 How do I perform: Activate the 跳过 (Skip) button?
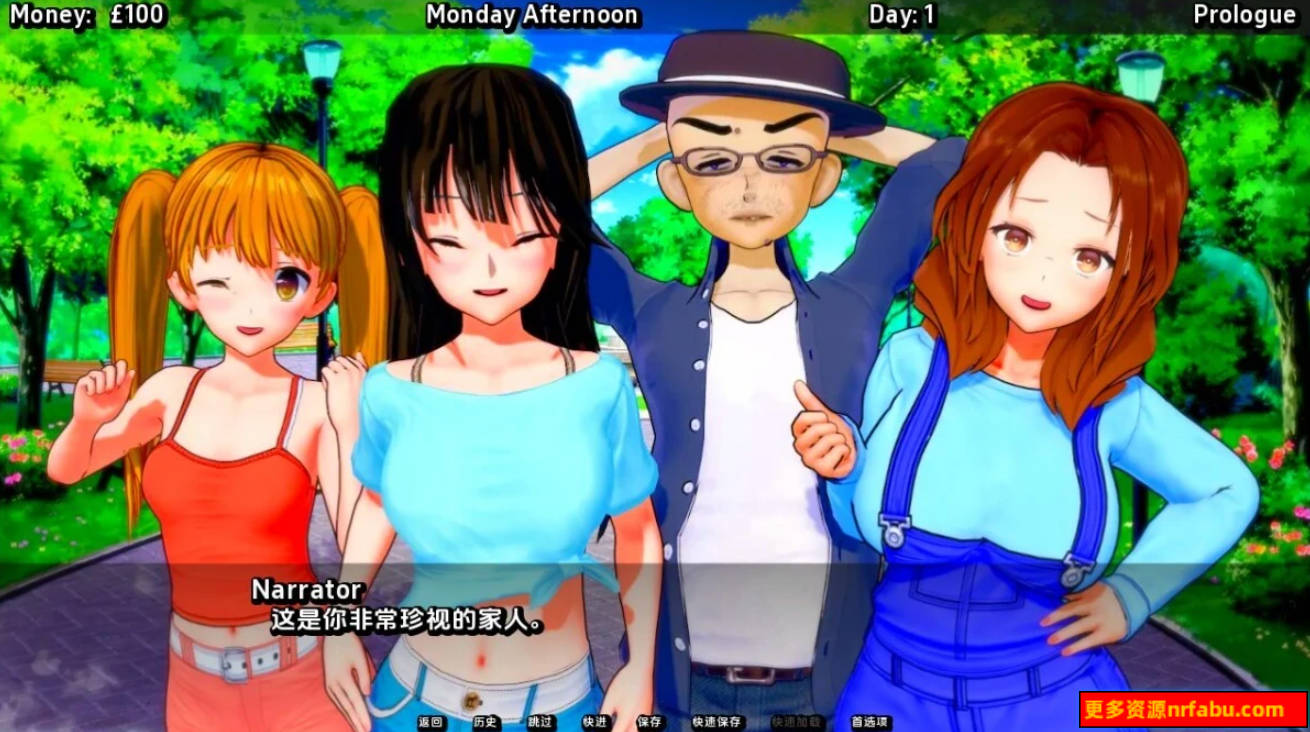point(540,722)
